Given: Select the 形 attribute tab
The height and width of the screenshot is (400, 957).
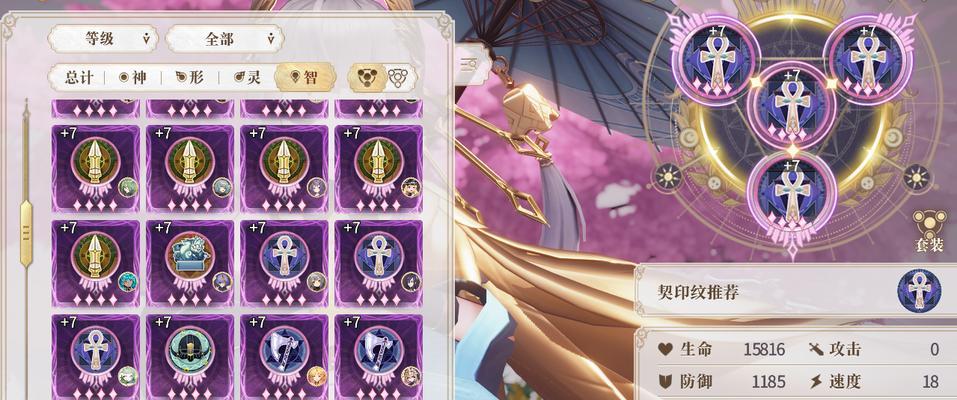Looking at the screenshot, I should pos(190,77).
